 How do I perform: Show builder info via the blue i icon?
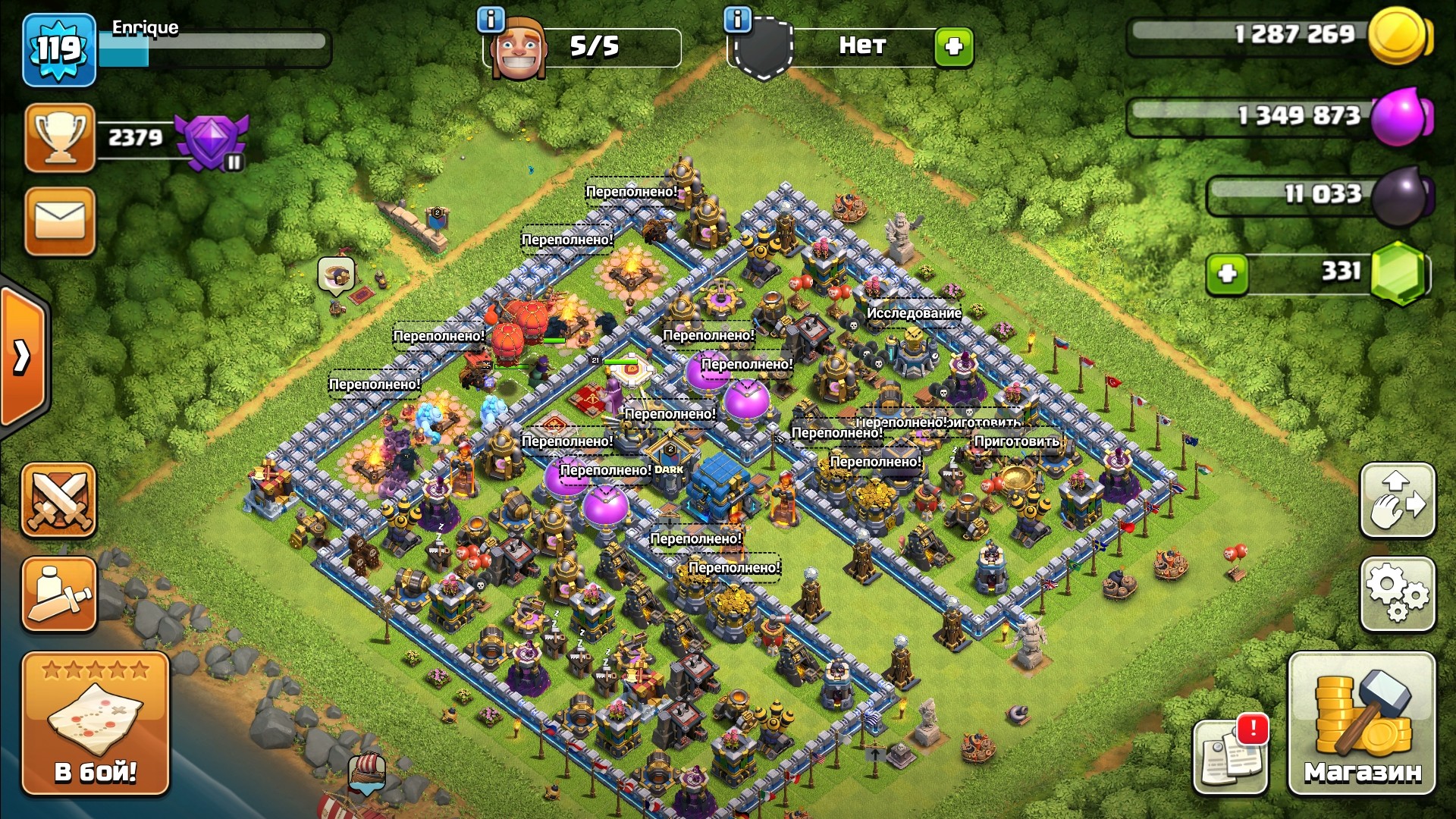tap(491, 19)
